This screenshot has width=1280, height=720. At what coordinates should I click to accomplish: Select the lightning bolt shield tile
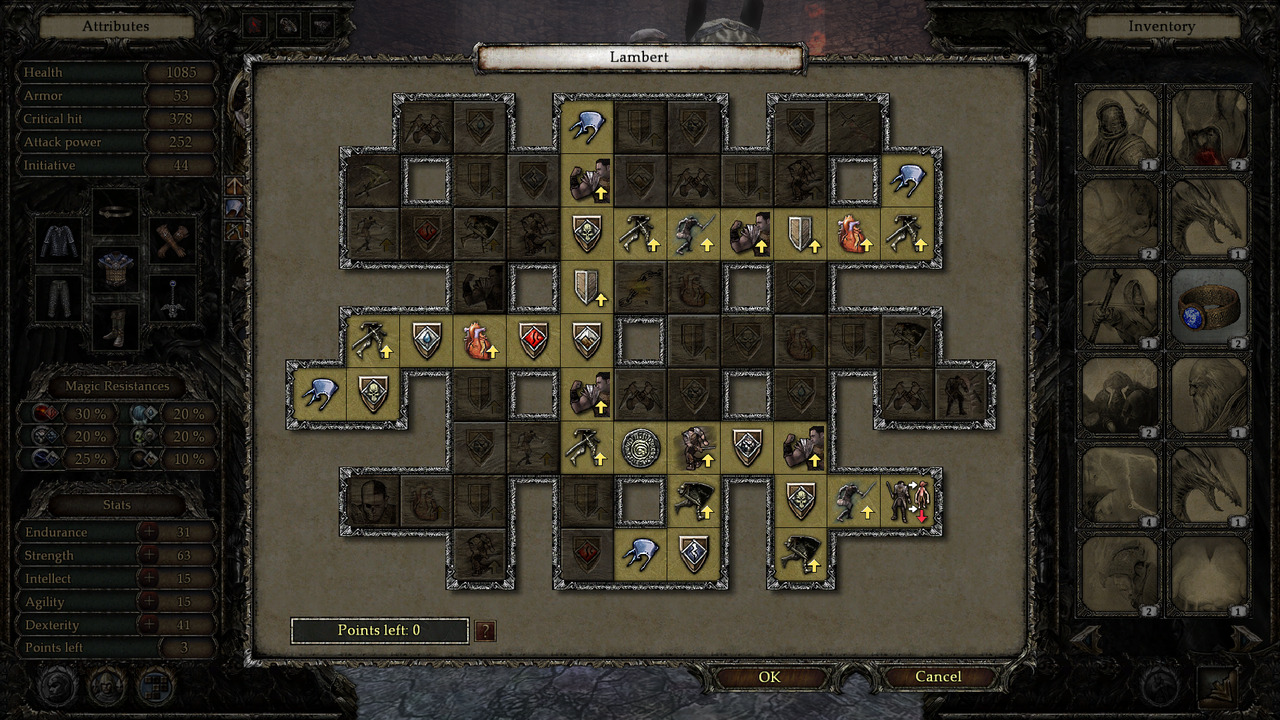point(694,553)
